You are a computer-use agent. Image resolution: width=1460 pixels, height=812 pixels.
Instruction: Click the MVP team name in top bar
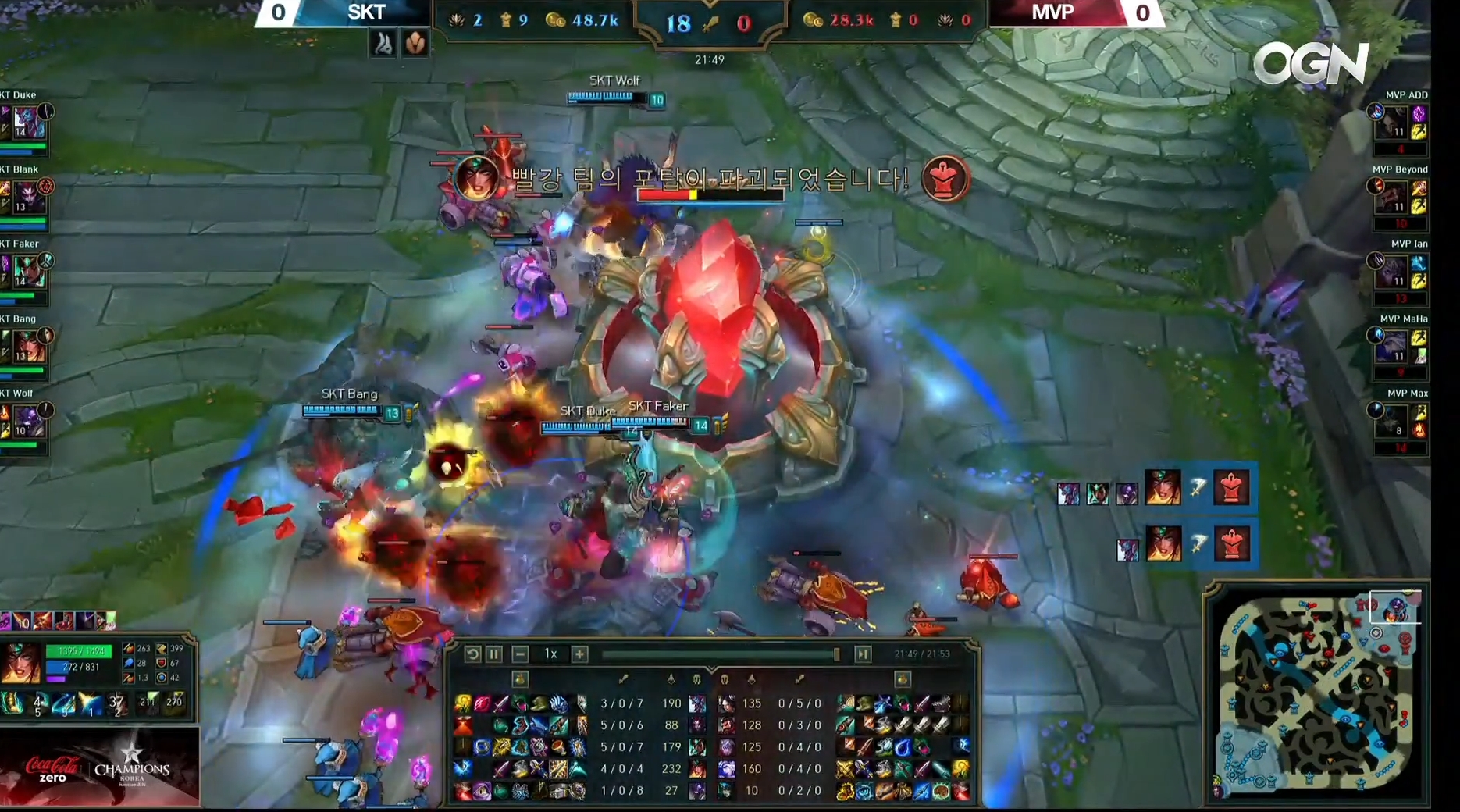pos(1056,12)
